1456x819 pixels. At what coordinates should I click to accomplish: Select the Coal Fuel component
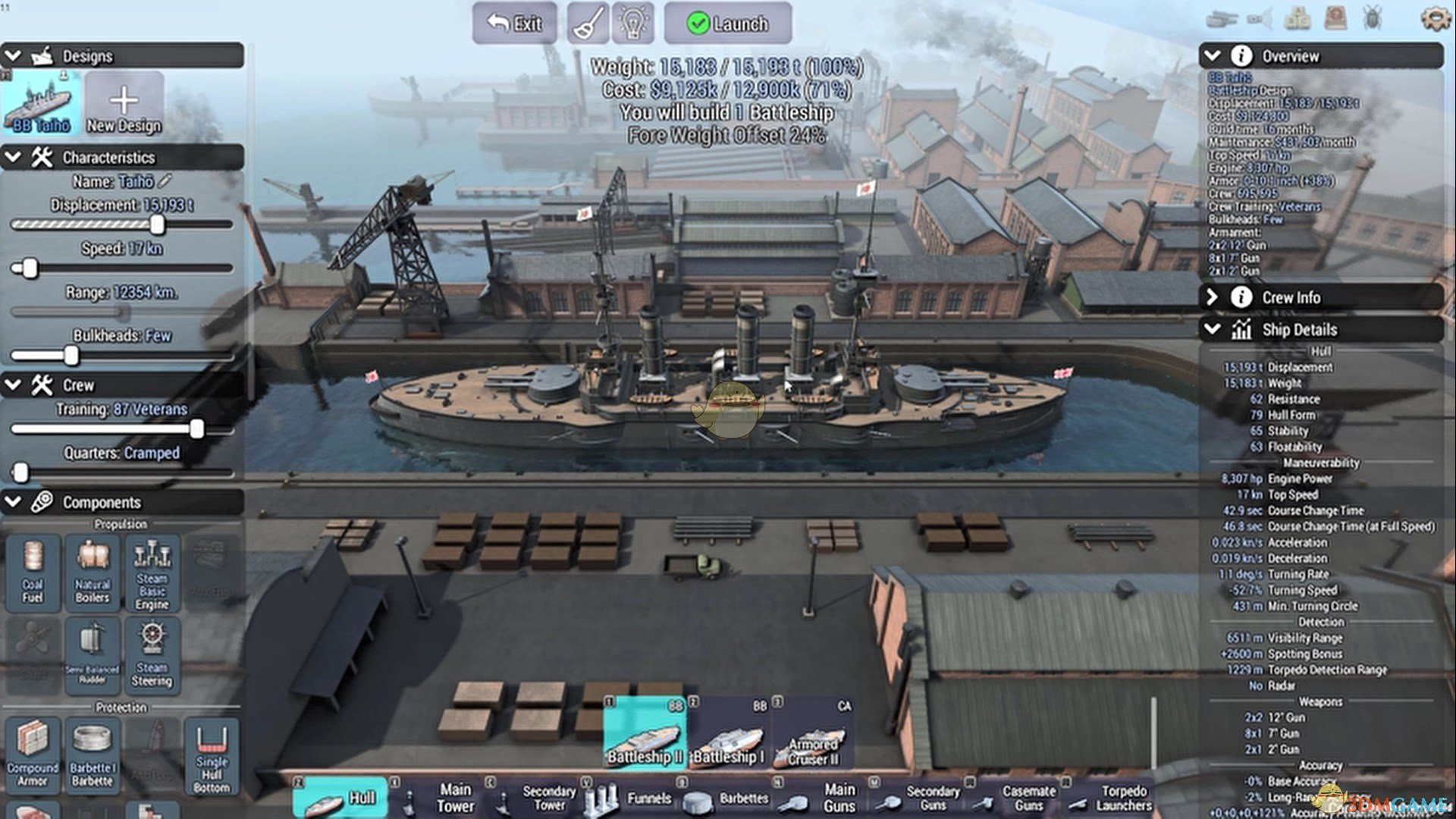coord(33,573)
